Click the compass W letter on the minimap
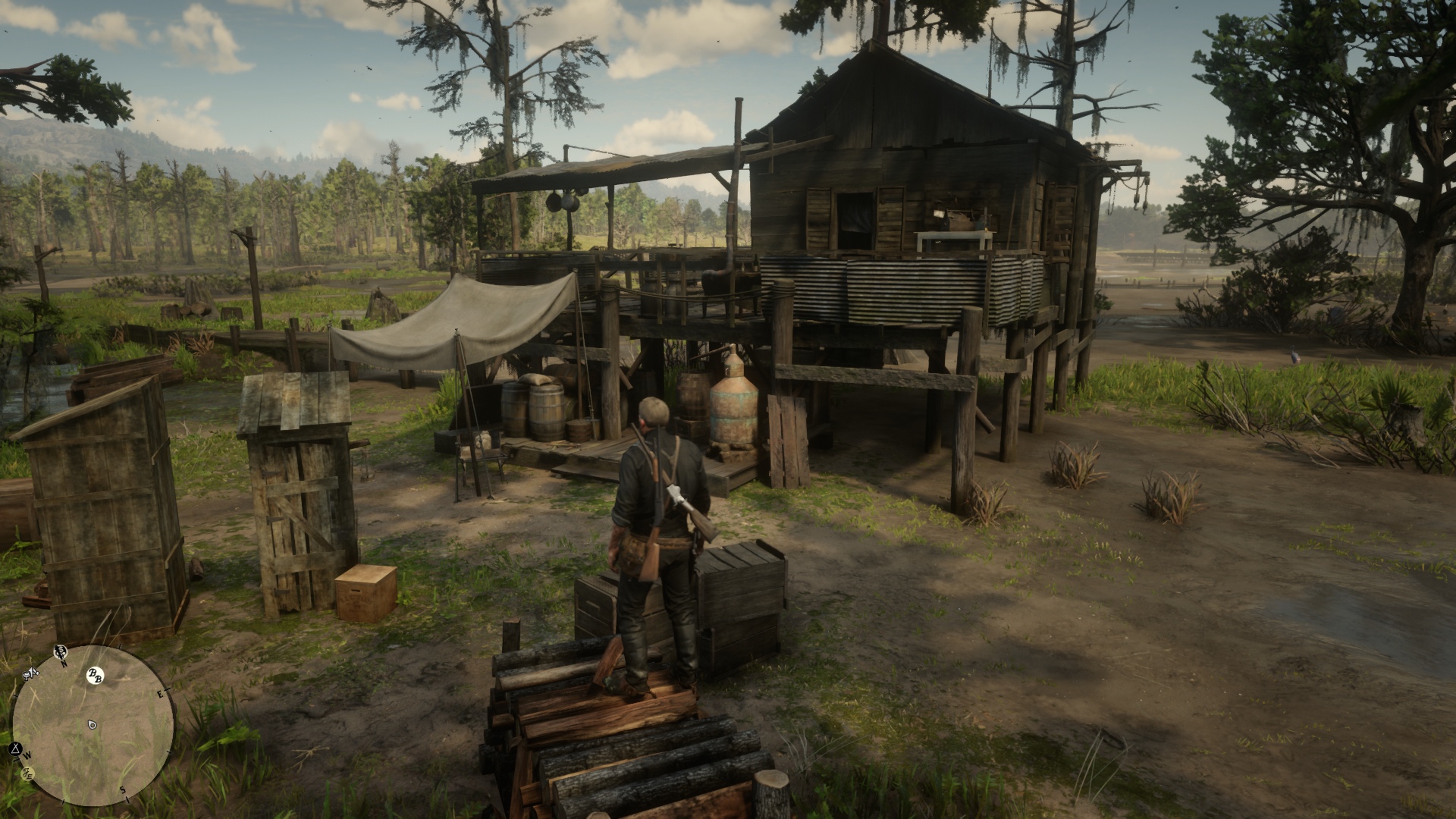 (27, 755)
